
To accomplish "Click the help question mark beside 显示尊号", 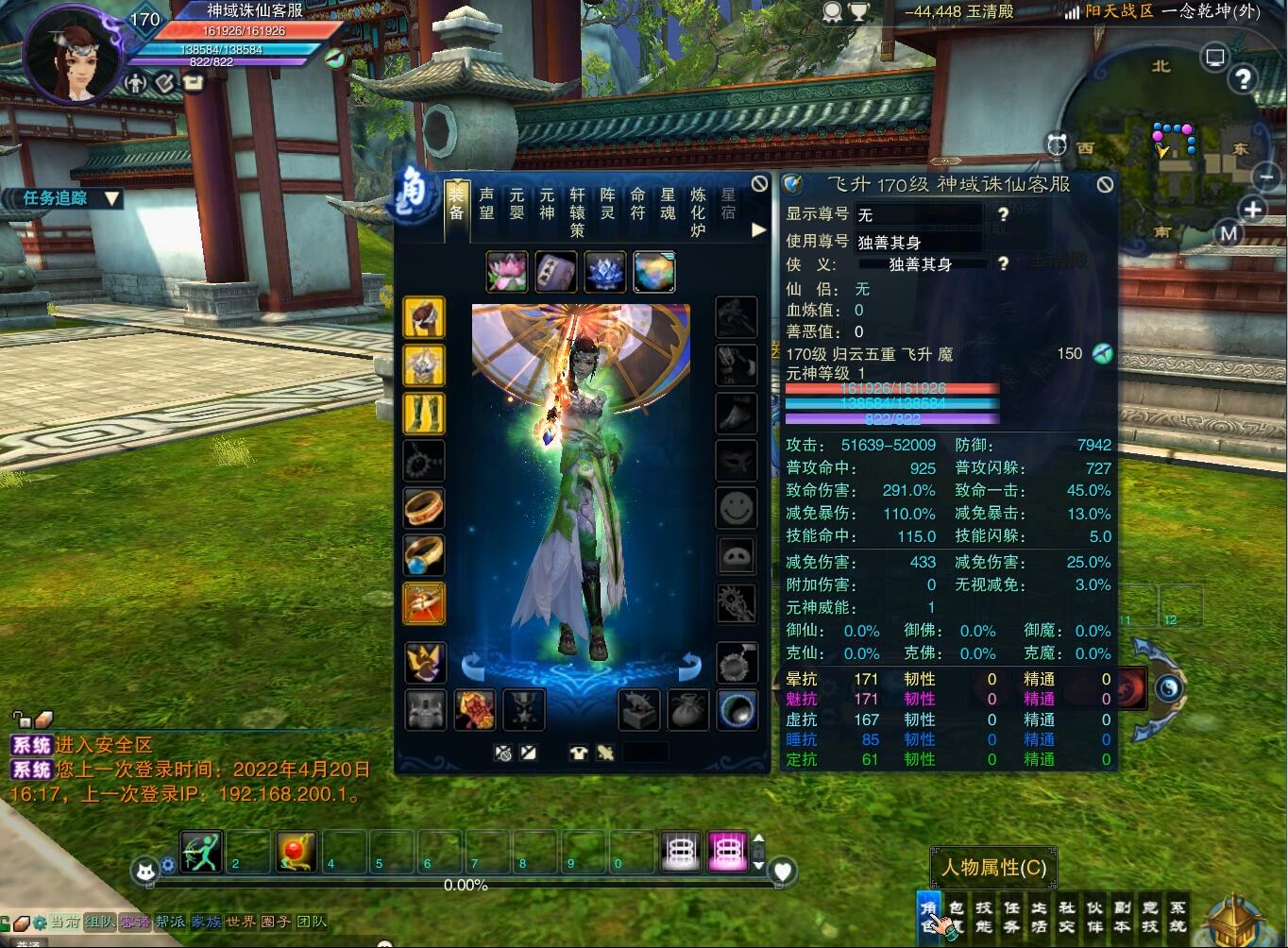I will (x=1003, y=214).
